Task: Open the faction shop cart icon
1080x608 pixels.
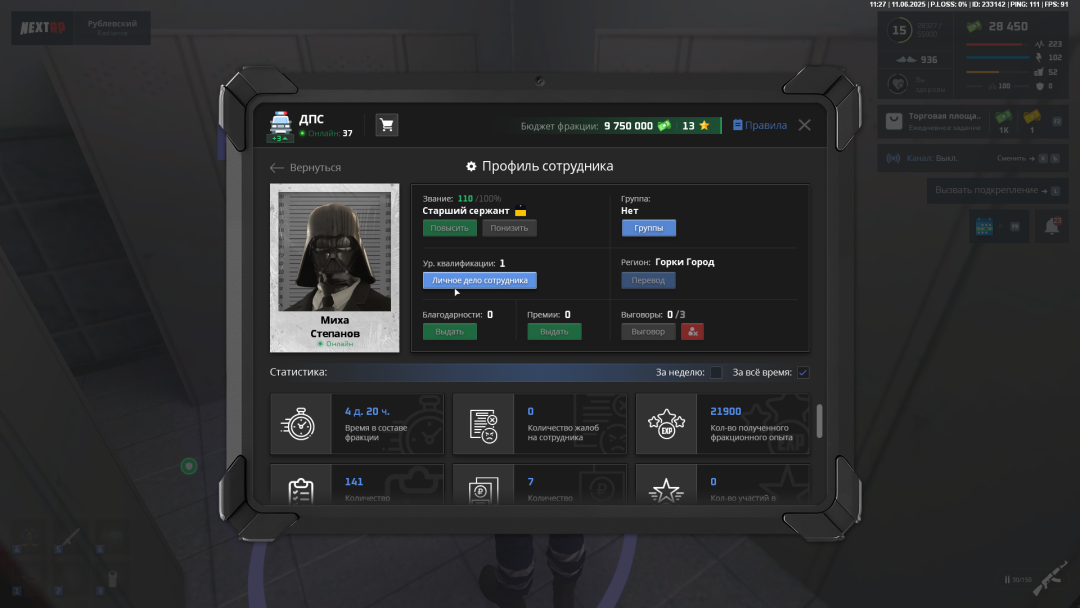Action: pyautogui.click(x=387, y=125)
